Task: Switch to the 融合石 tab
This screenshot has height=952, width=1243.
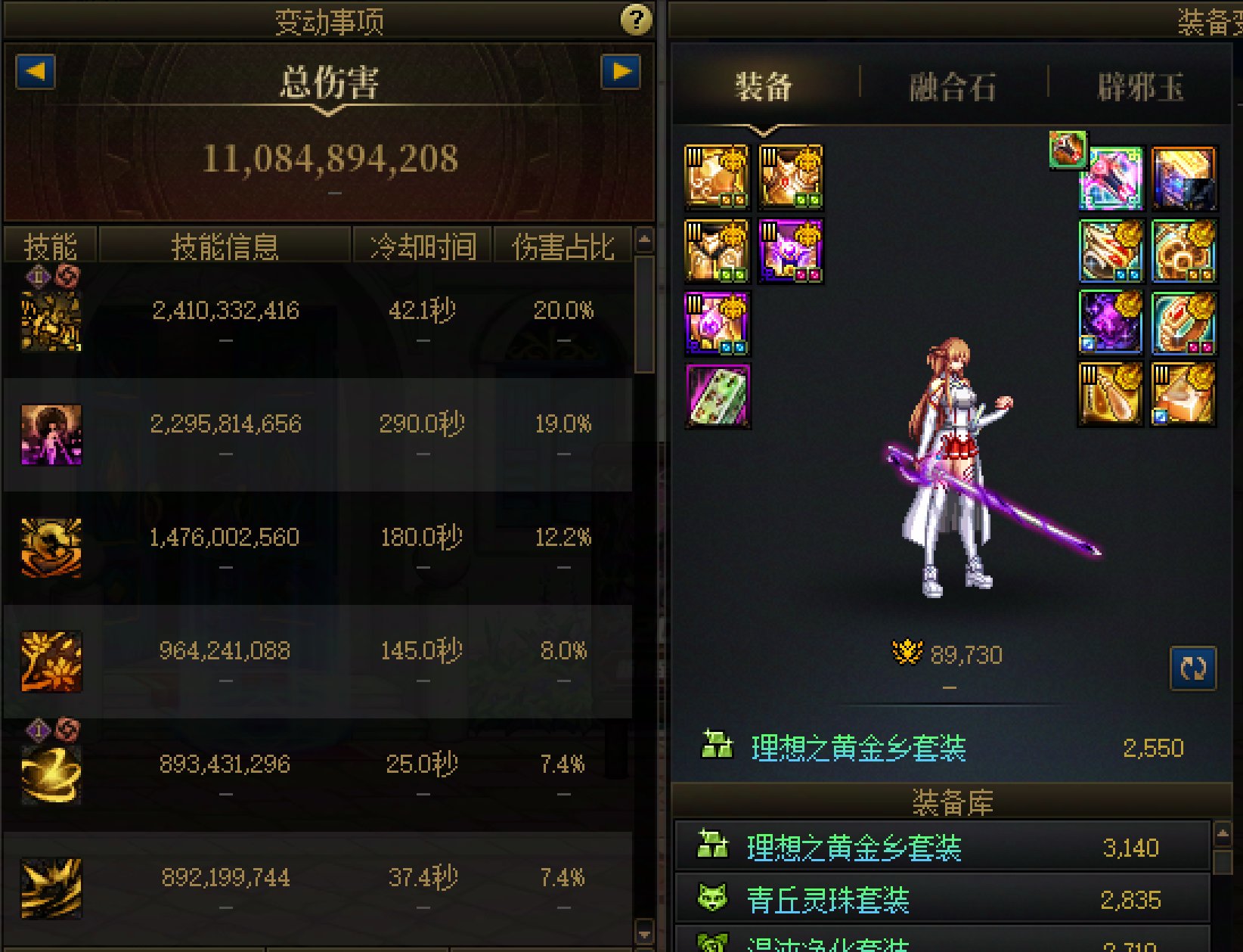Action: 951,85
